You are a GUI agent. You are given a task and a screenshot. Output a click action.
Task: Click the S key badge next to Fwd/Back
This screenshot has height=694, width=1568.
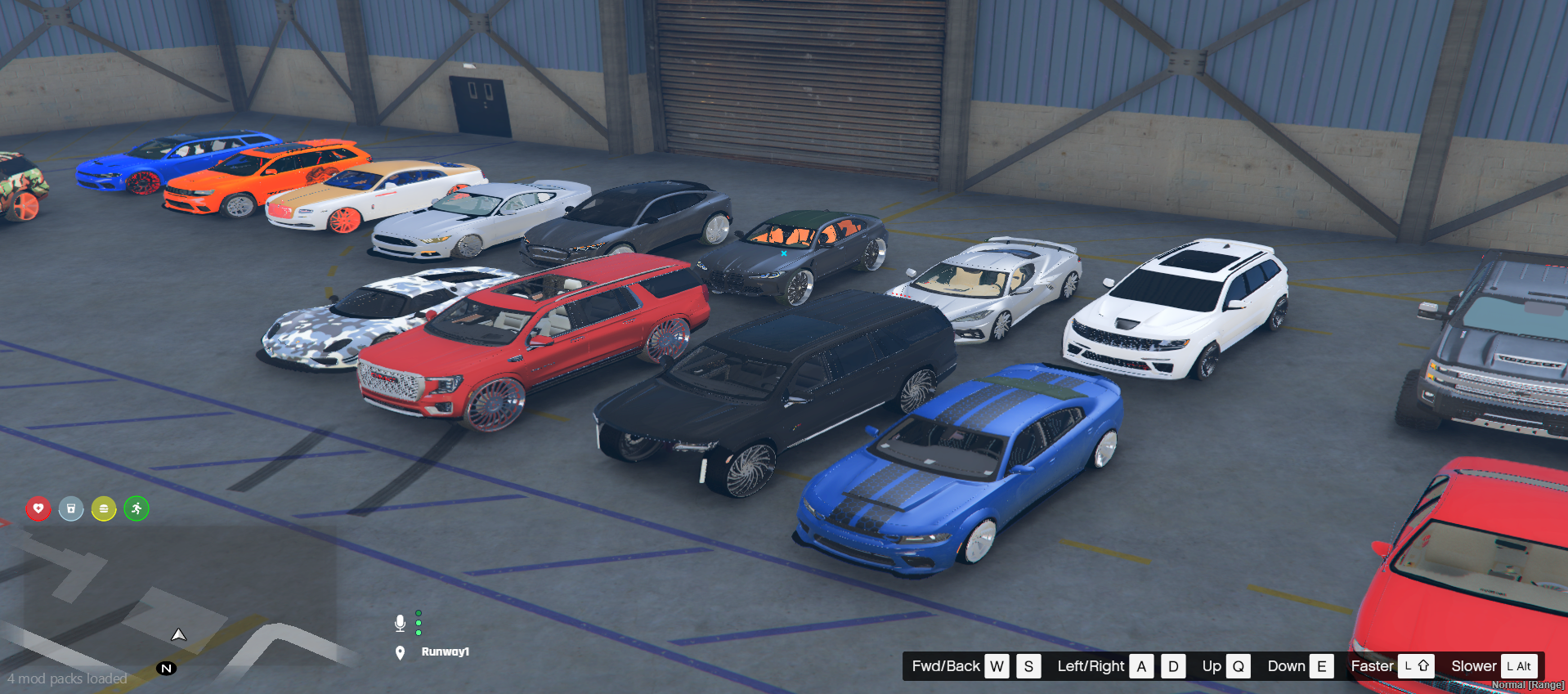1028,666
